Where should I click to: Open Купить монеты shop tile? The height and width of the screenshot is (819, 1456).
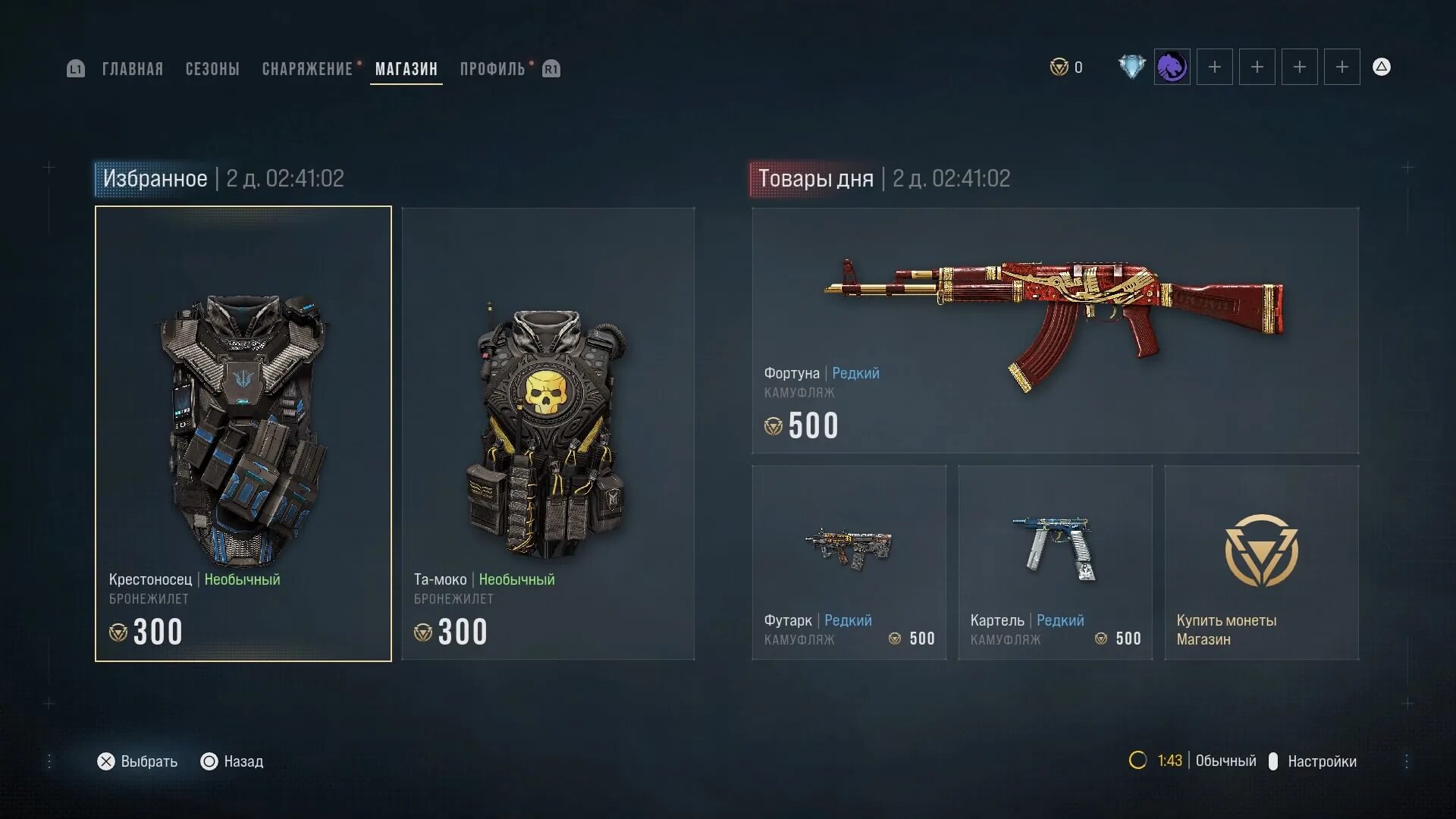tap(1261, 563)
